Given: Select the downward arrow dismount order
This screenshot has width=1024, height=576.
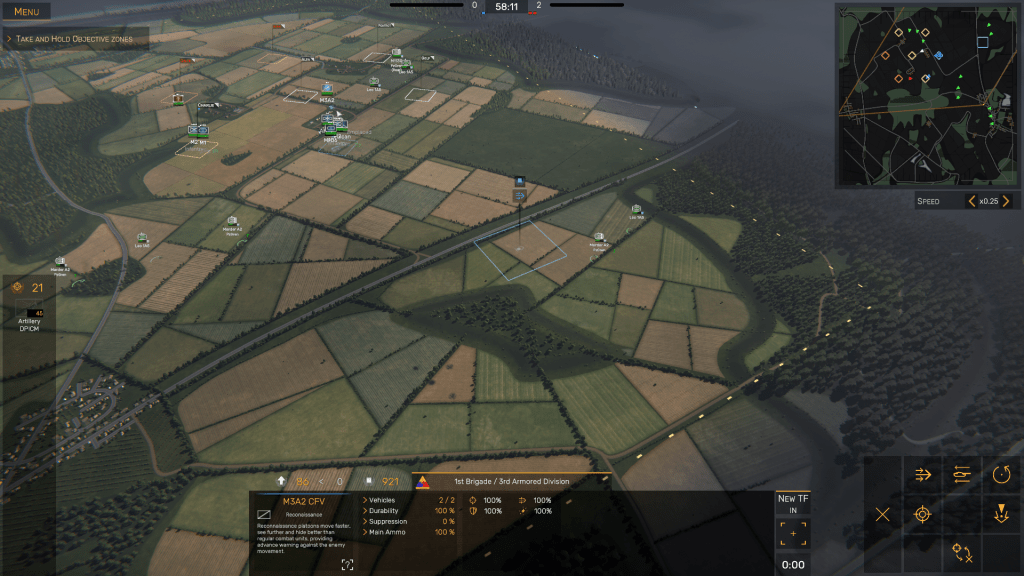Looking at the screenshot, I should [x=1001, y=515].
